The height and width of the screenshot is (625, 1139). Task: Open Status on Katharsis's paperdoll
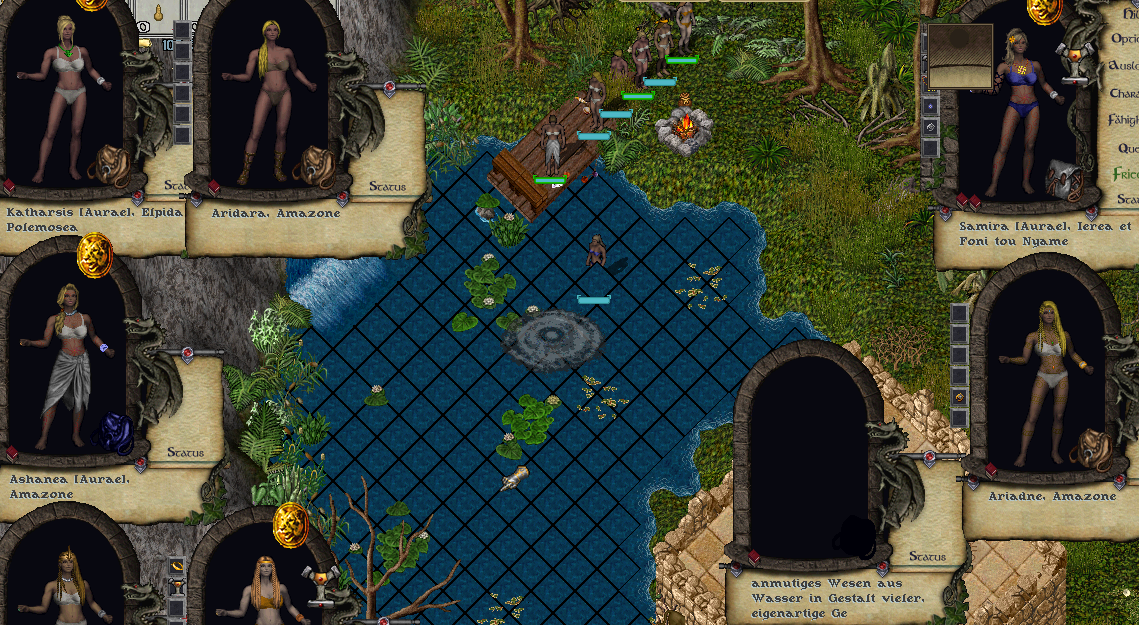tap(162, 186)
